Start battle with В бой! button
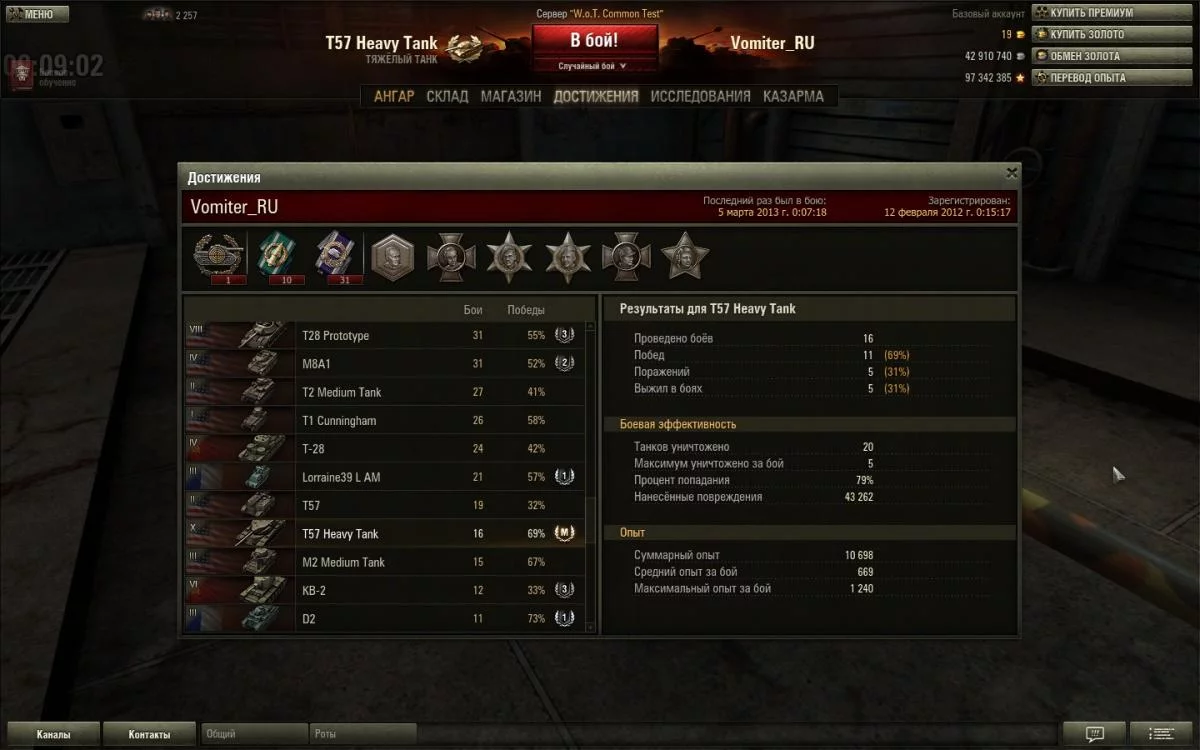This screenshot has height=750, width=1200. pyautogui.click(x=594, y=41)
